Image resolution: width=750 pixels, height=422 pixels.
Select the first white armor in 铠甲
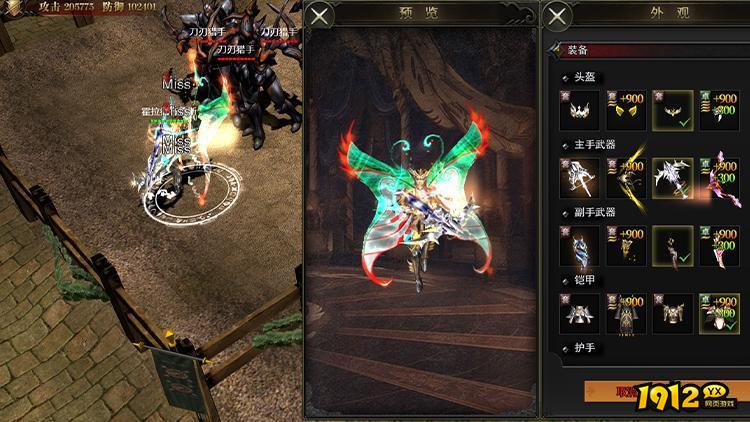pos(579,314)
